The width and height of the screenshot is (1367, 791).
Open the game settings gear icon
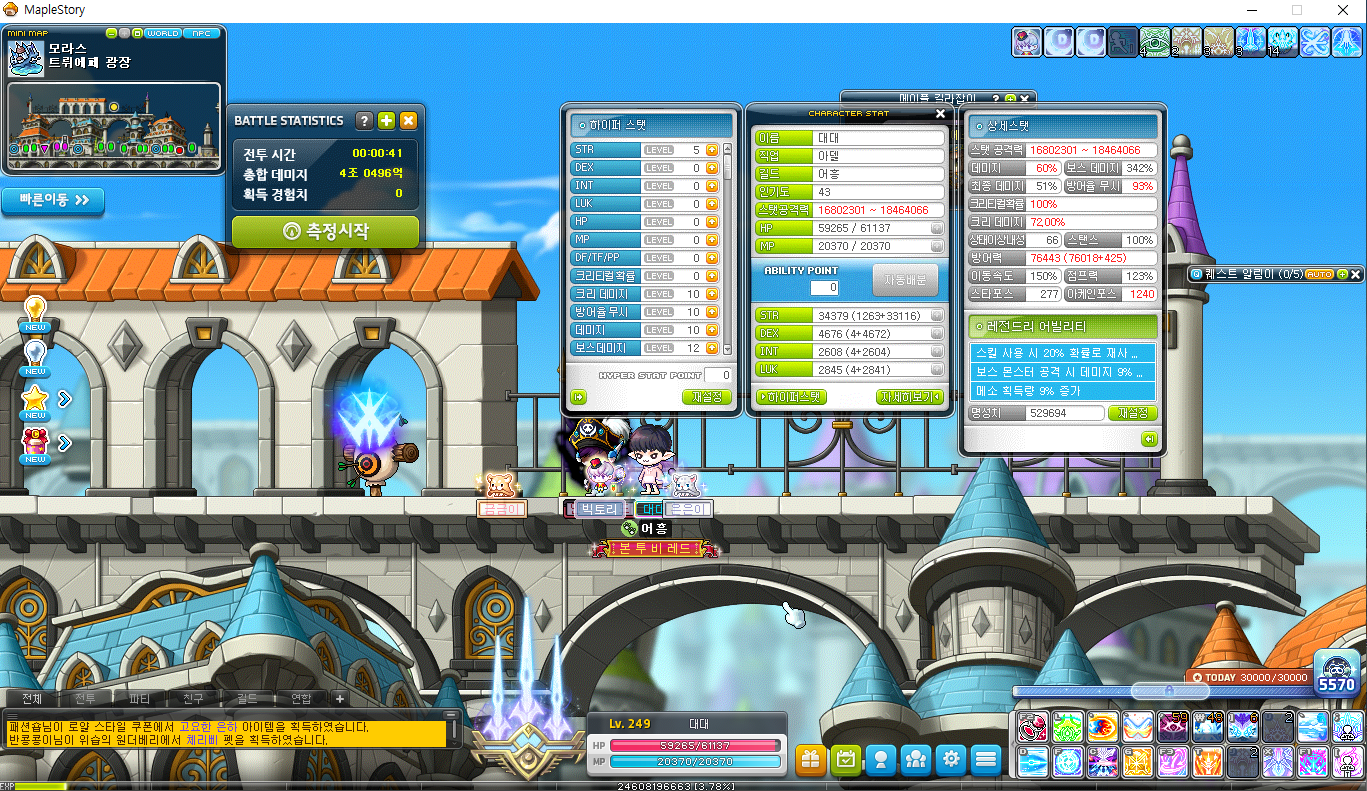click(951, 760)
